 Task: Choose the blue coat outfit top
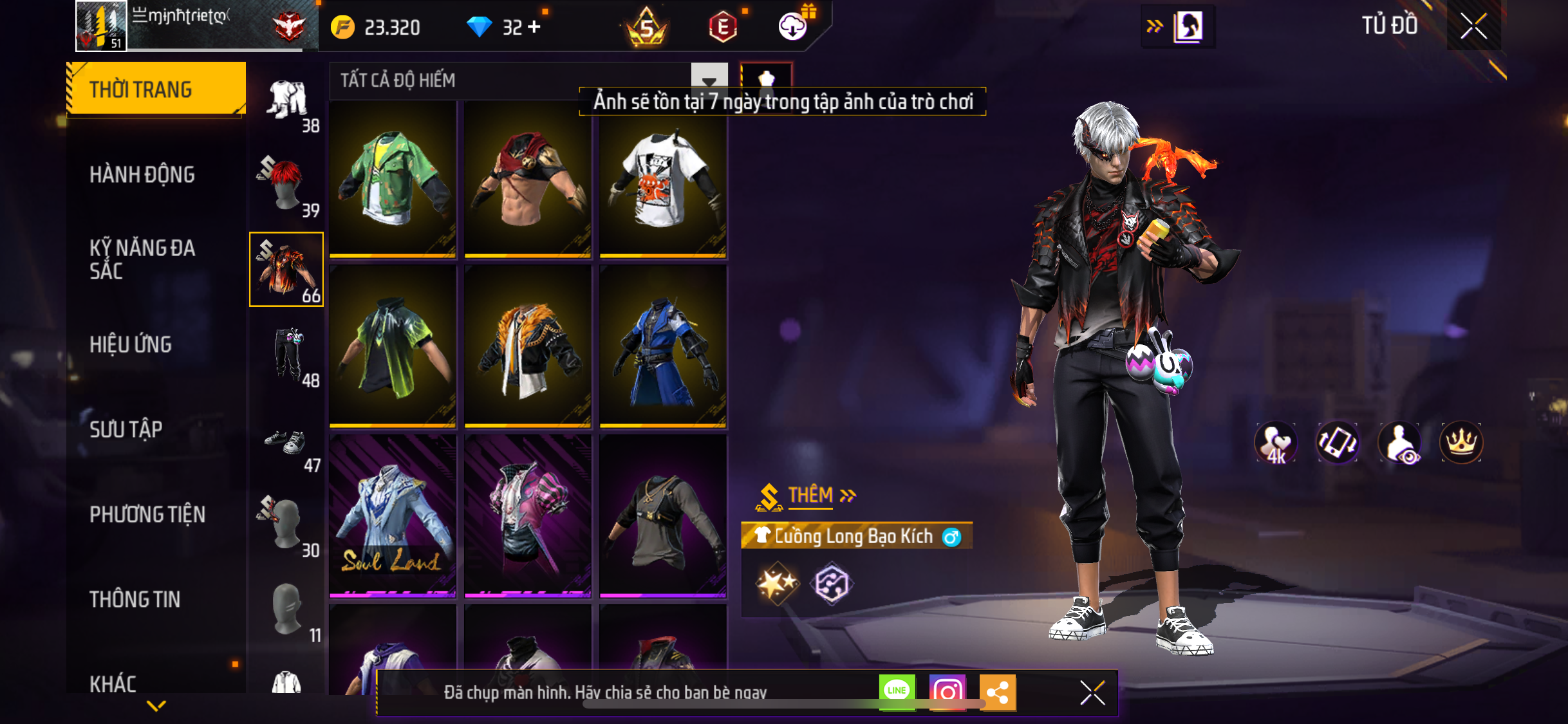point(663,349)
